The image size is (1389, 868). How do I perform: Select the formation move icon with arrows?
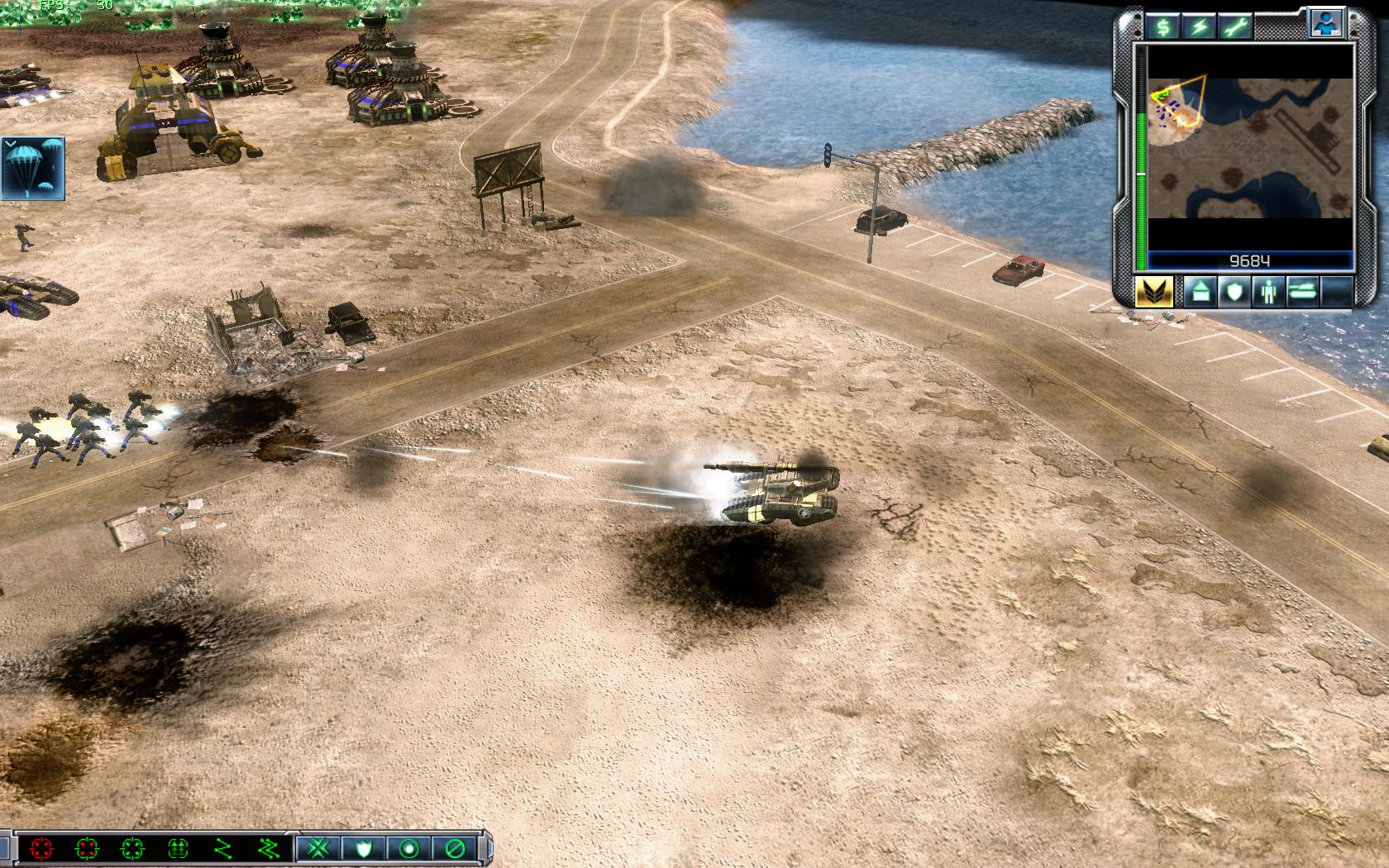(177, 848)
